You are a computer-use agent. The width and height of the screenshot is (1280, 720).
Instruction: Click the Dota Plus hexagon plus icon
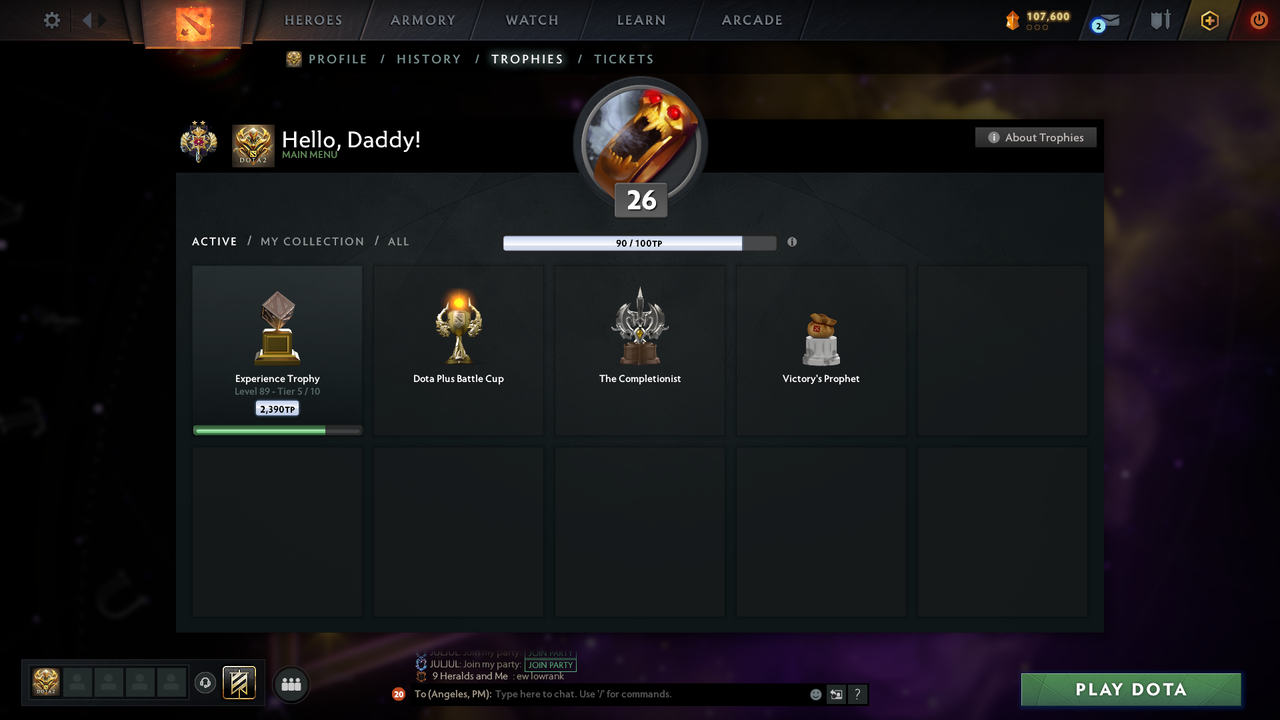[x=1209, y=20]
